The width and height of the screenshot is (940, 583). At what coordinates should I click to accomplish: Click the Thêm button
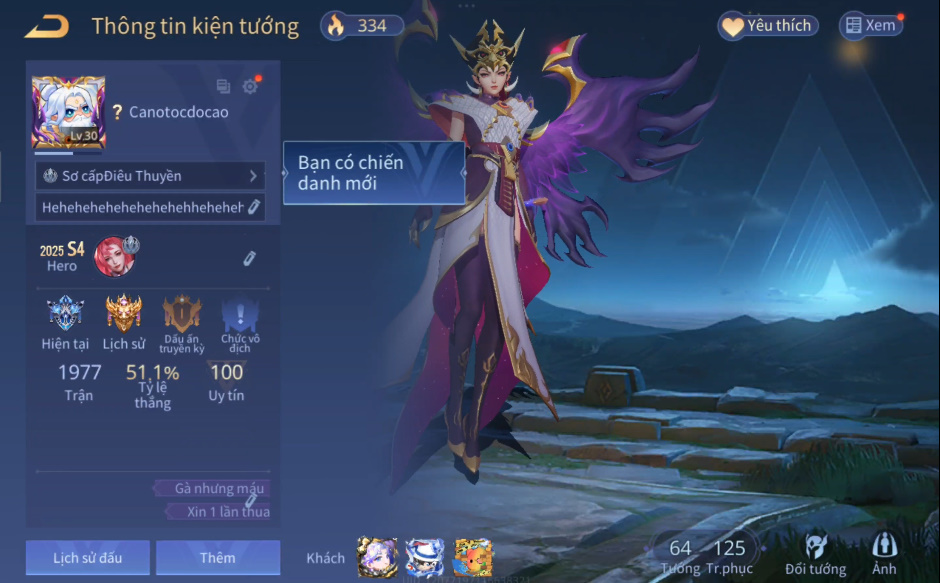tap(218, 557)
